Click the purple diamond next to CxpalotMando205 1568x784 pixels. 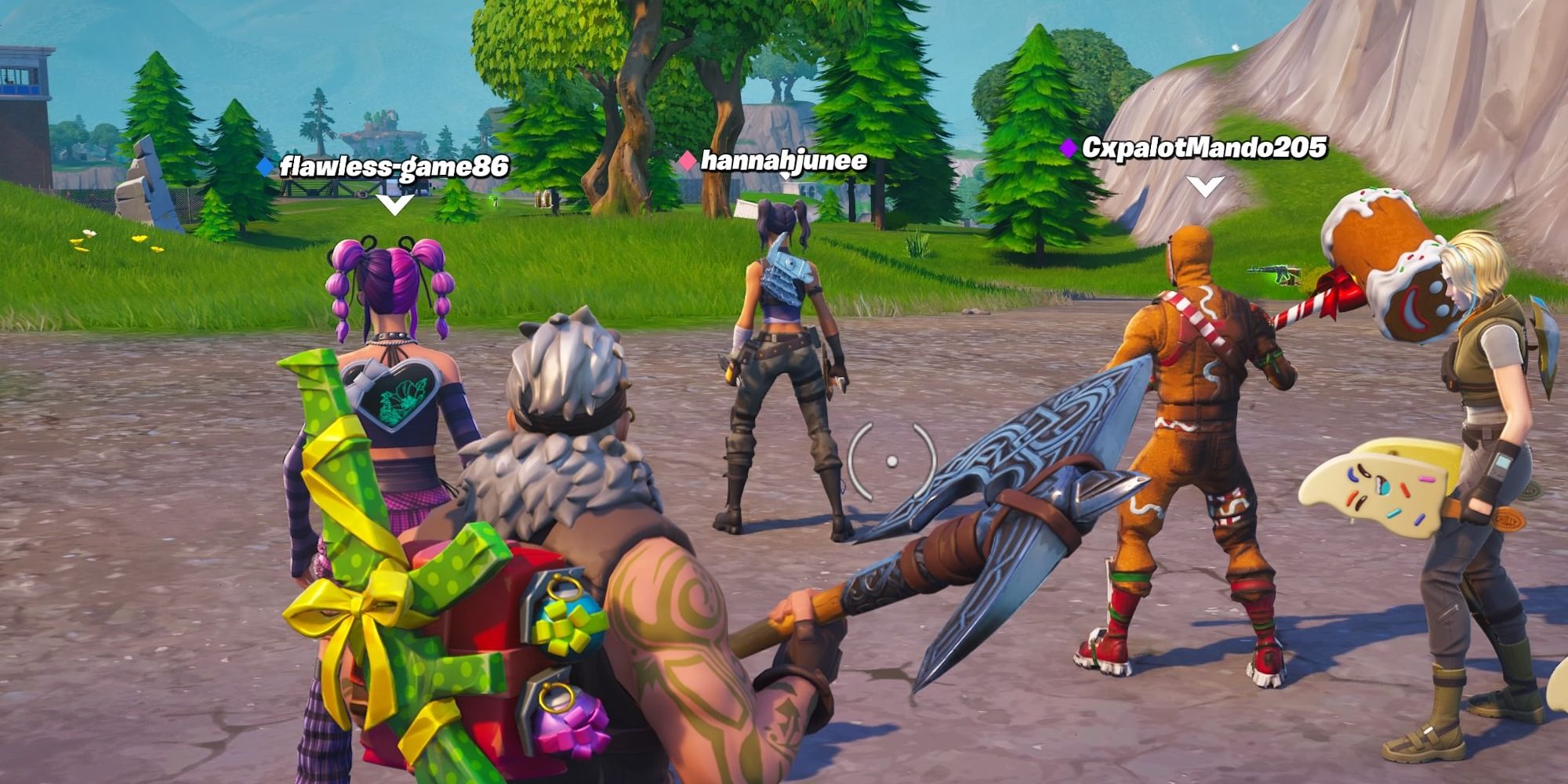pyautogui.click(x=1068, y=147)
